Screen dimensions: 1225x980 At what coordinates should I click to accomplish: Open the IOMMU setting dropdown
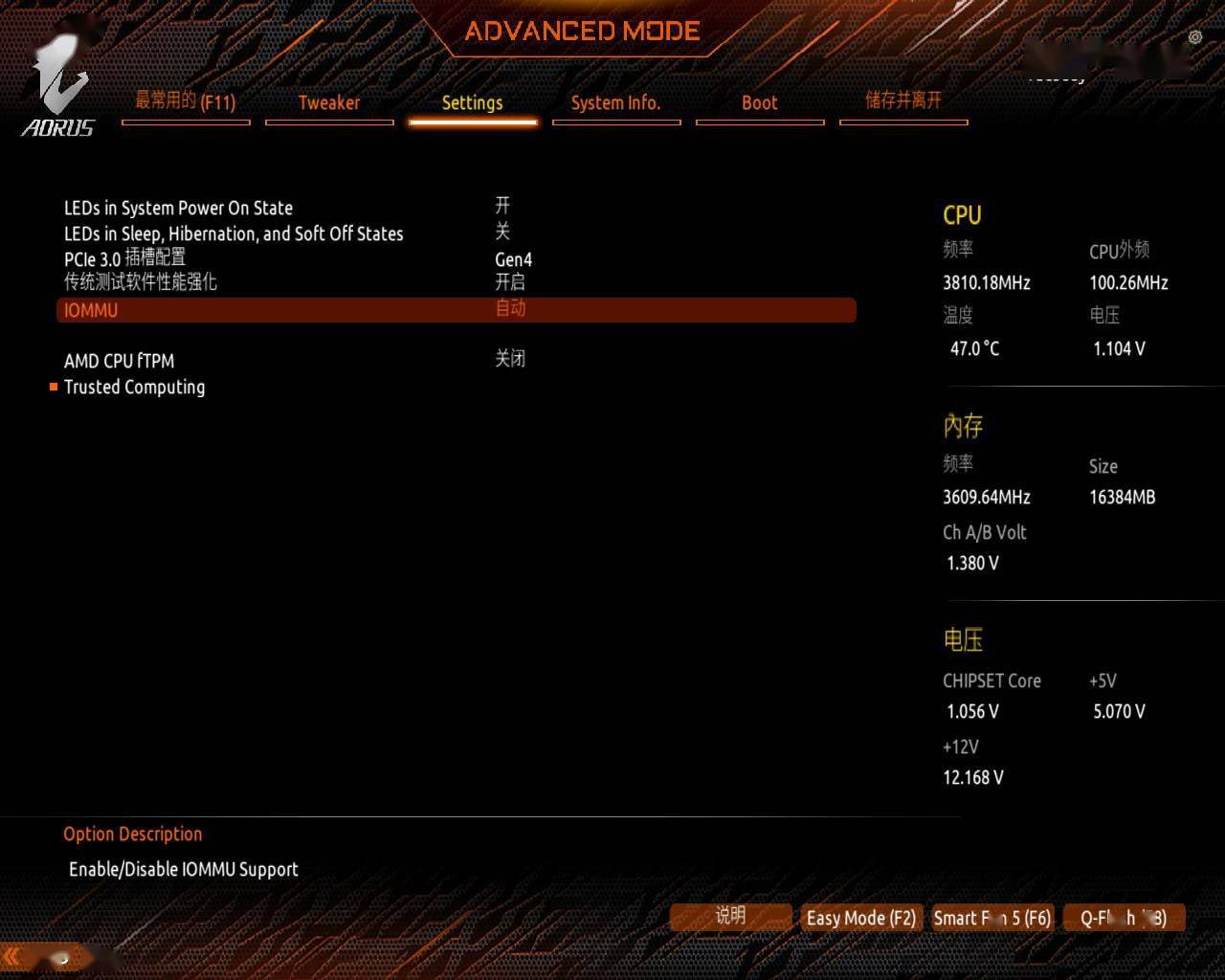[x=510, y=309]
